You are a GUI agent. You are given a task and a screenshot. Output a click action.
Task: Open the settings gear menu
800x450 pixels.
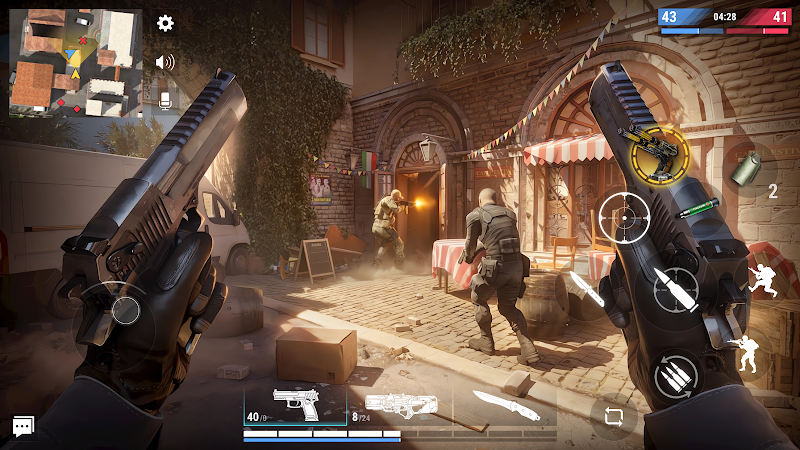point(166,23)
